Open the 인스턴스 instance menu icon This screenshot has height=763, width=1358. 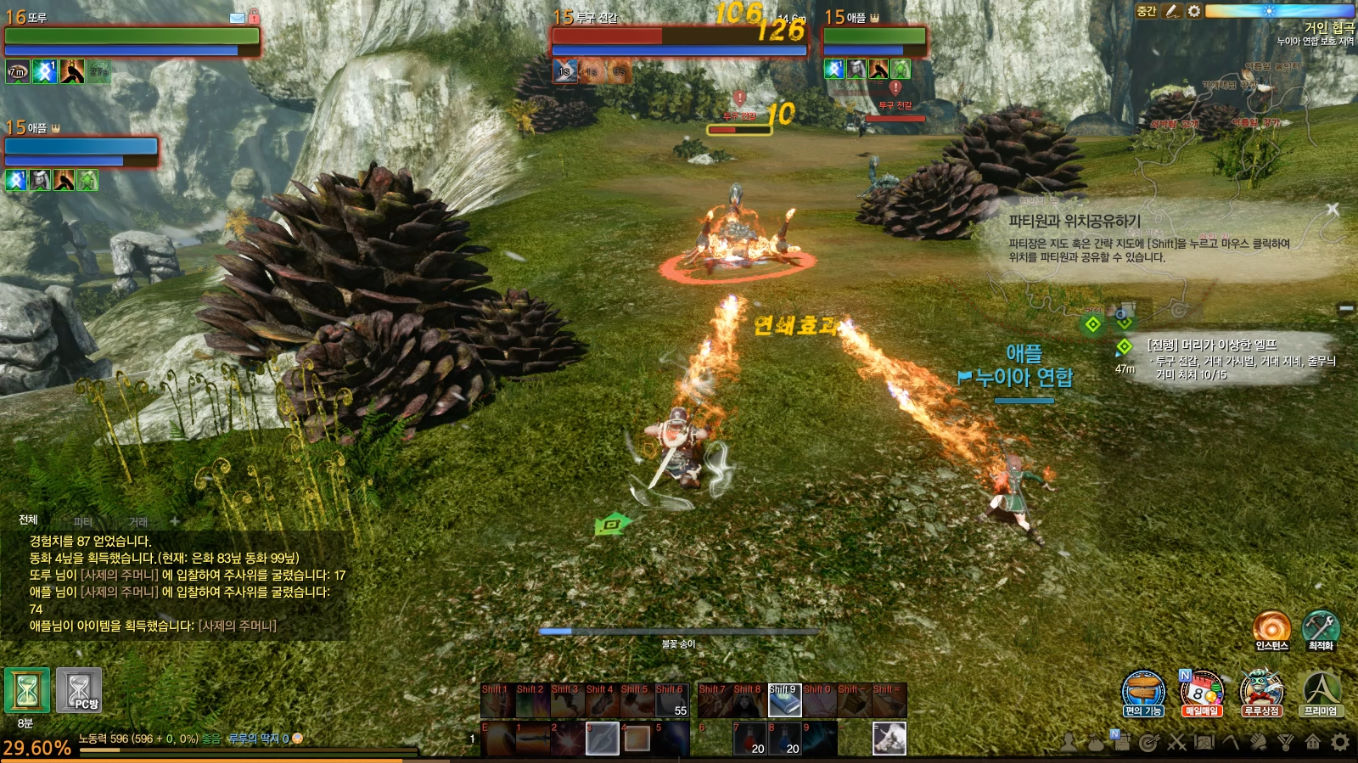[1271, 627]
